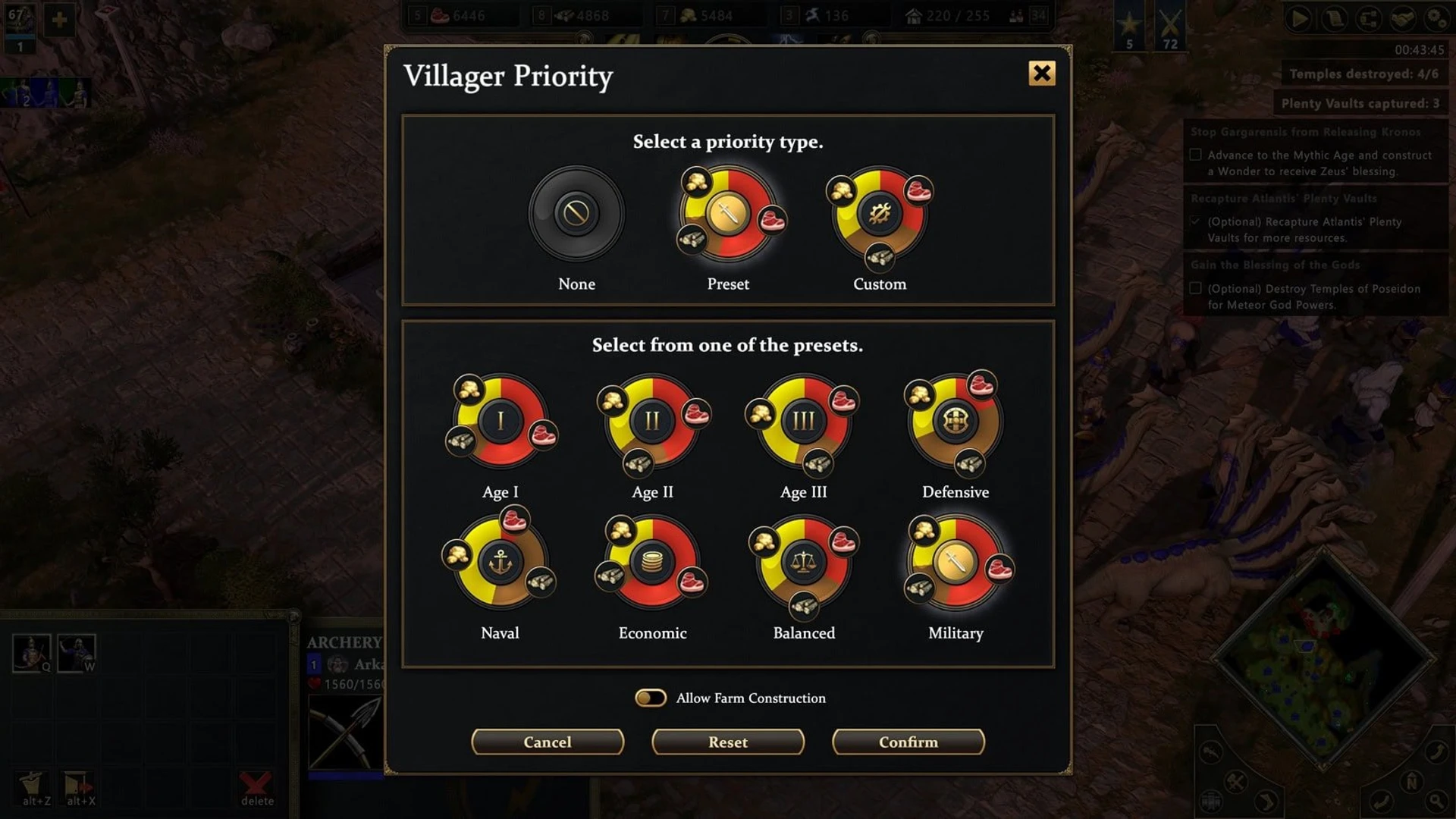Confirm the villager priority selection
The image size is (1456, 819).
point(908,742)
